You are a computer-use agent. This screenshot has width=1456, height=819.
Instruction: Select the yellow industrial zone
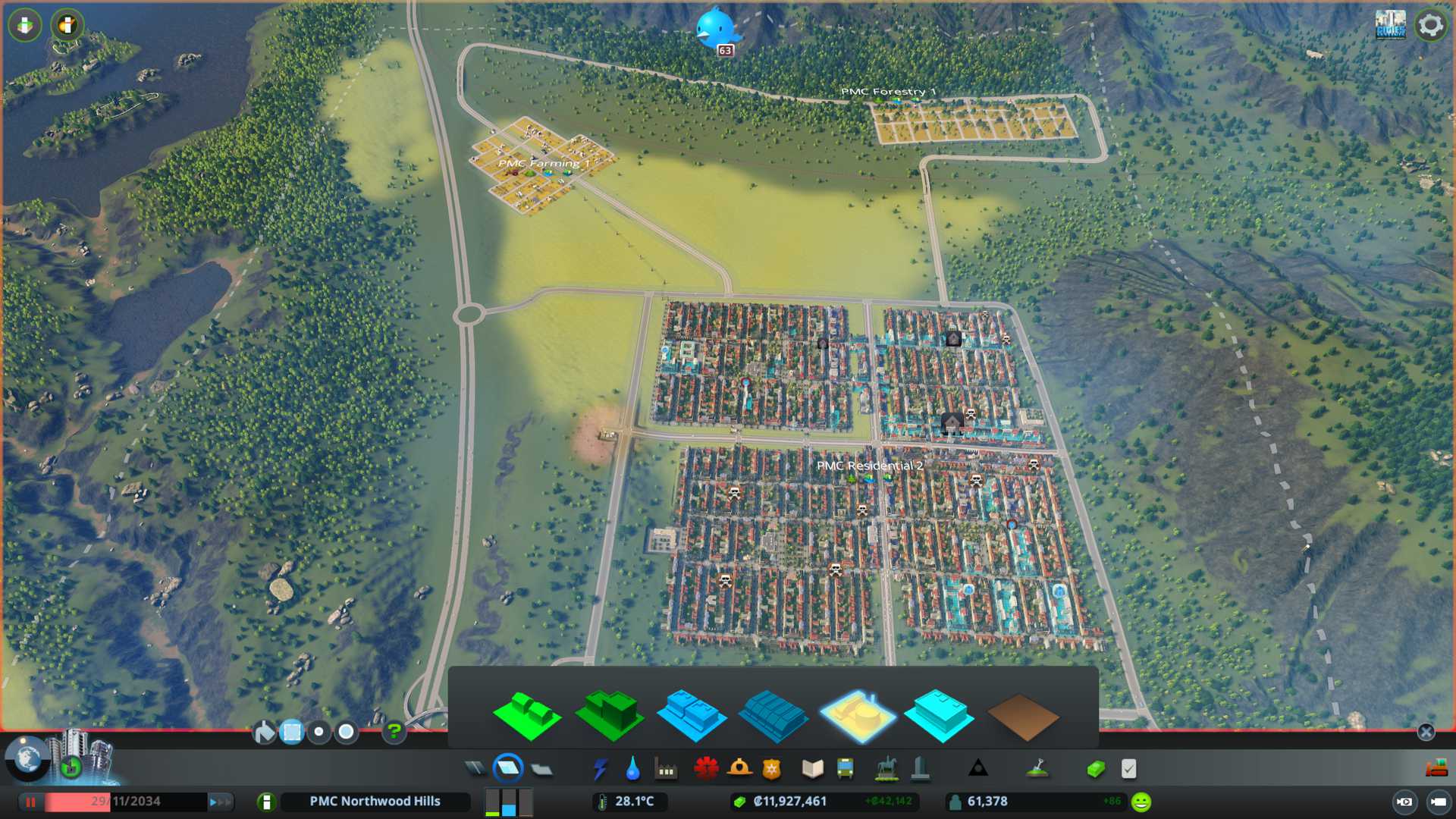tap(858, 715)
